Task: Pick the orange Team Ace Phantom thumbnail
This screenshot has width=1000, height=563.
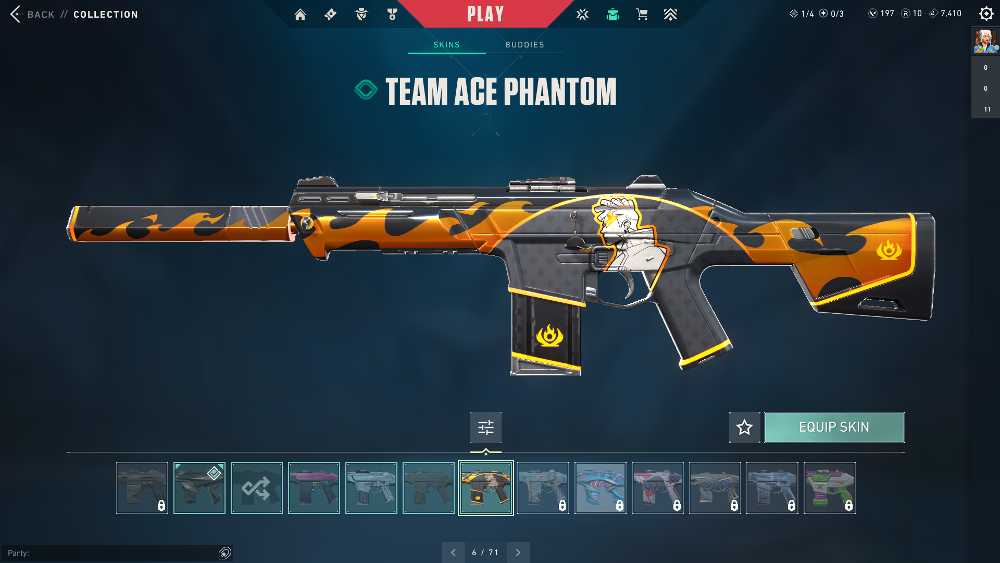Action: click(486, 488)
